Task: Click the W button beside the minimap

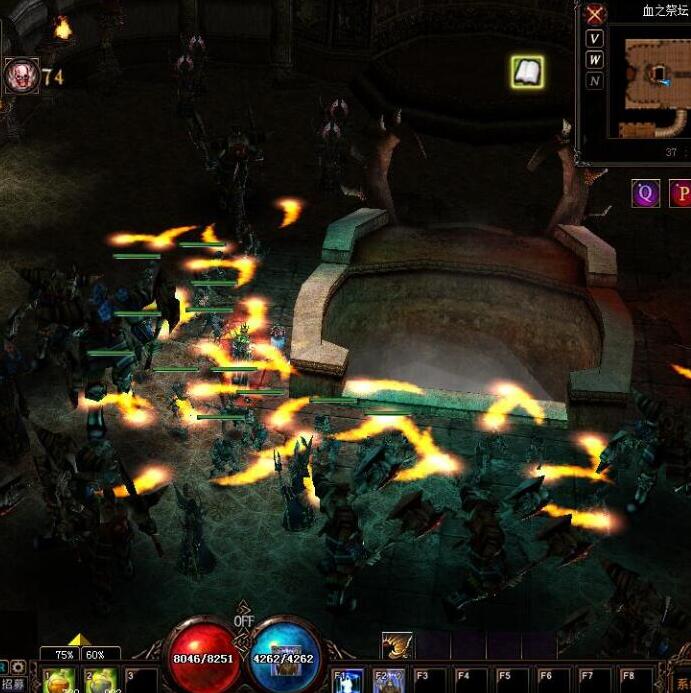Action: (x=595, y=60)
